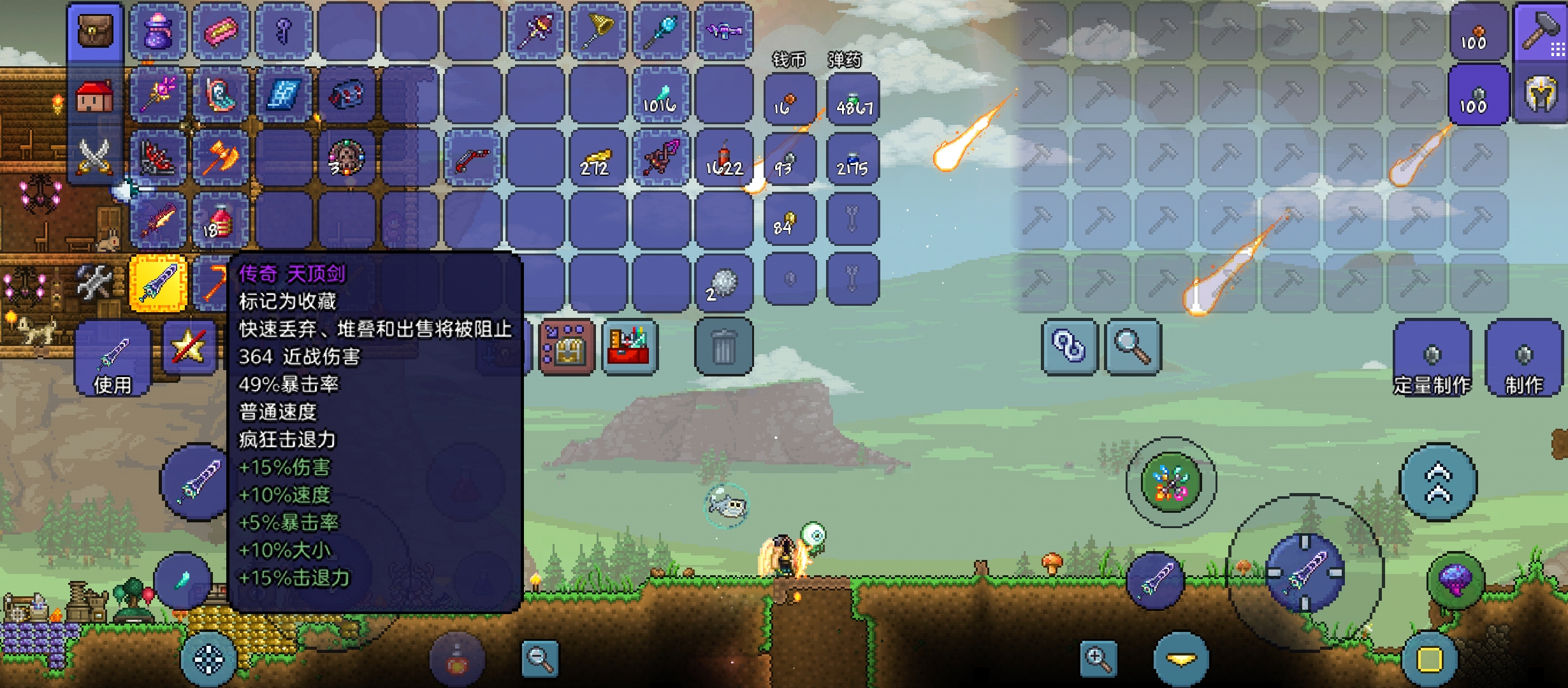The height and width of the screenshot is (688, 1568).
Task: Select the hammer crafting tab
Action: point(1540,31)
